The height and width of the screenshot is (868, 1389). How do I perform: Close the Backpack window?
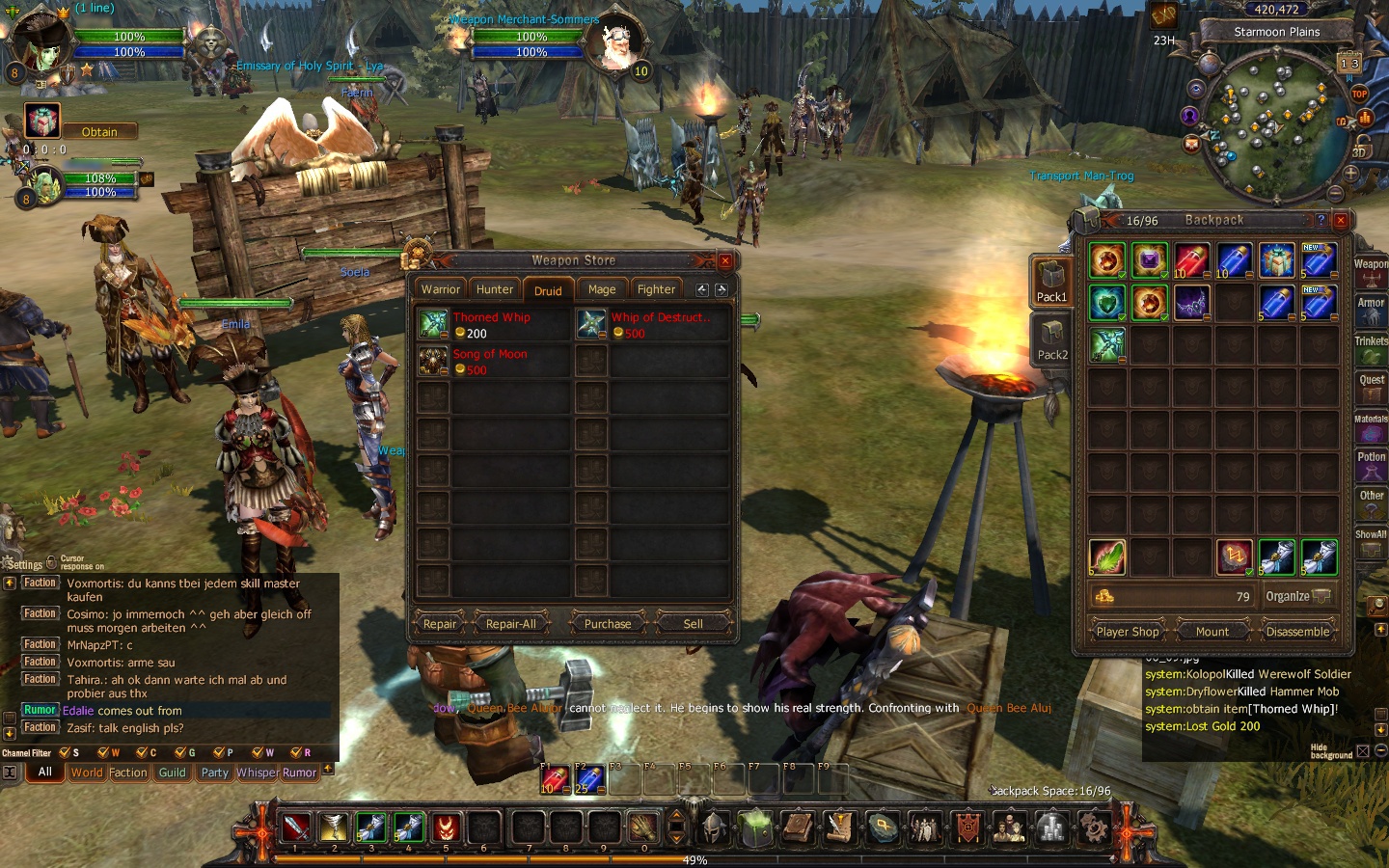click(1341, 220)
